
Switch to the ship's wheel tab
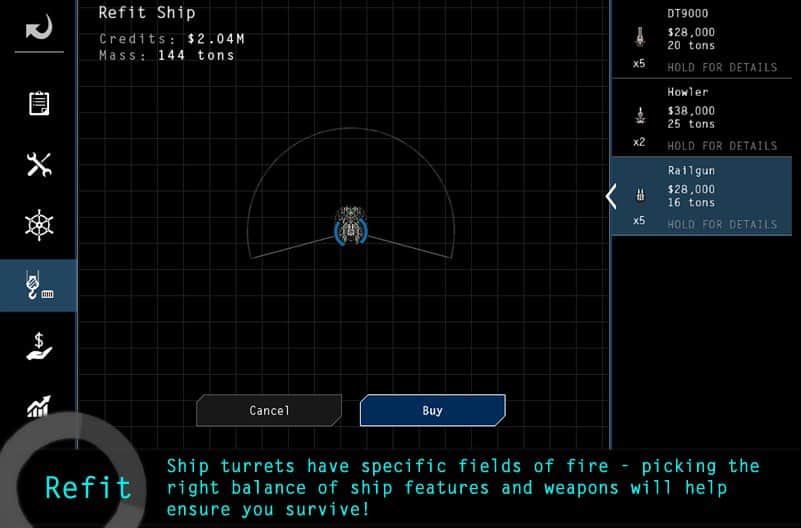pos(39,225)
